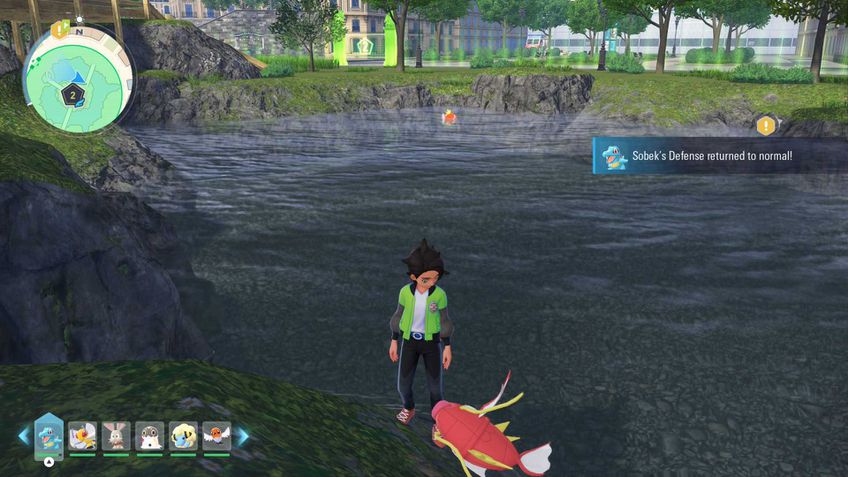Image resolution: width=848 pixels, height=477 pixels.
Task: Select the Wild Zone 2 marker on minimap
Action: (x=72, y=95)
